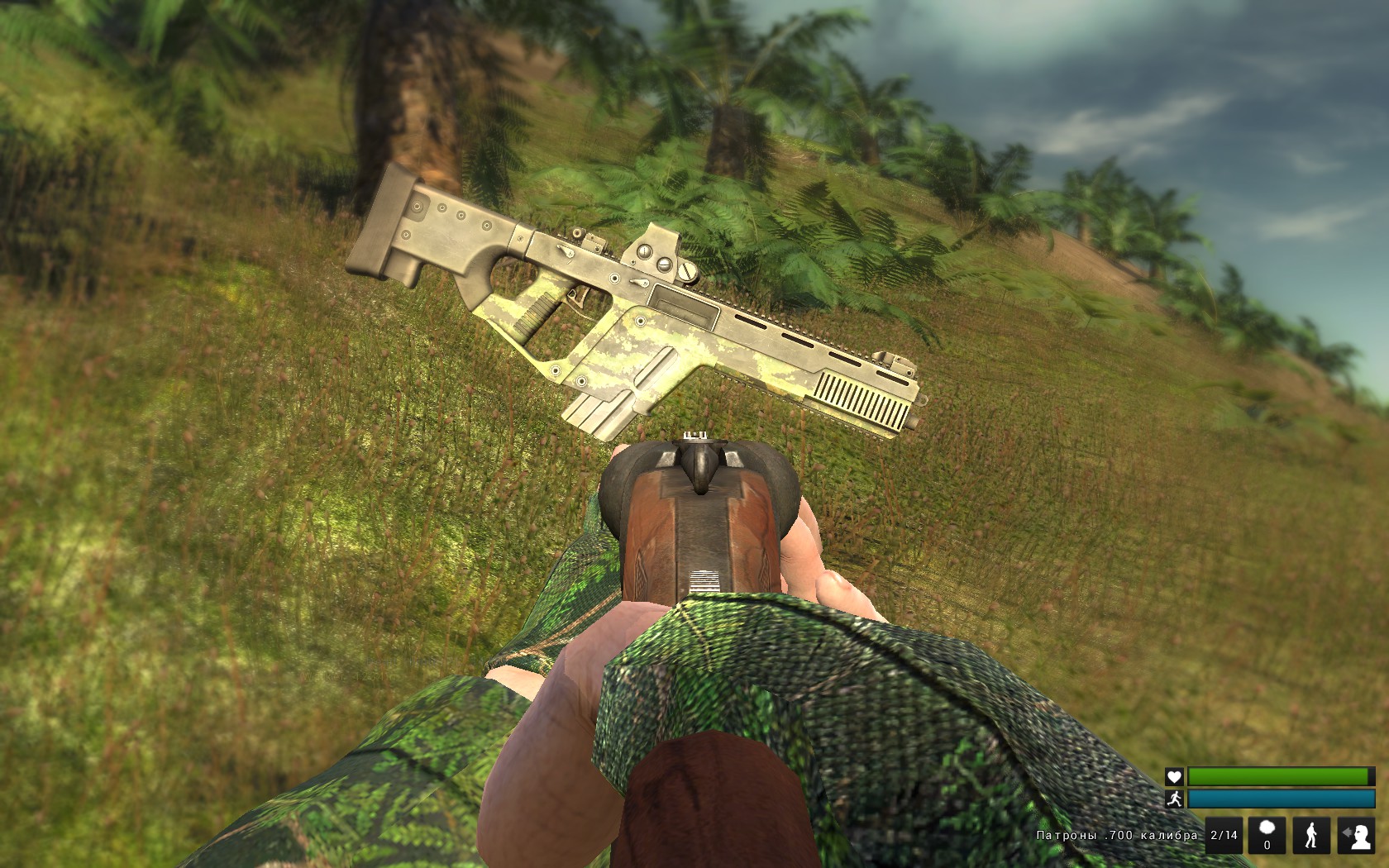Select the running figure stamina icon
Screen dimensions: 1389x868
point(1176,799)
